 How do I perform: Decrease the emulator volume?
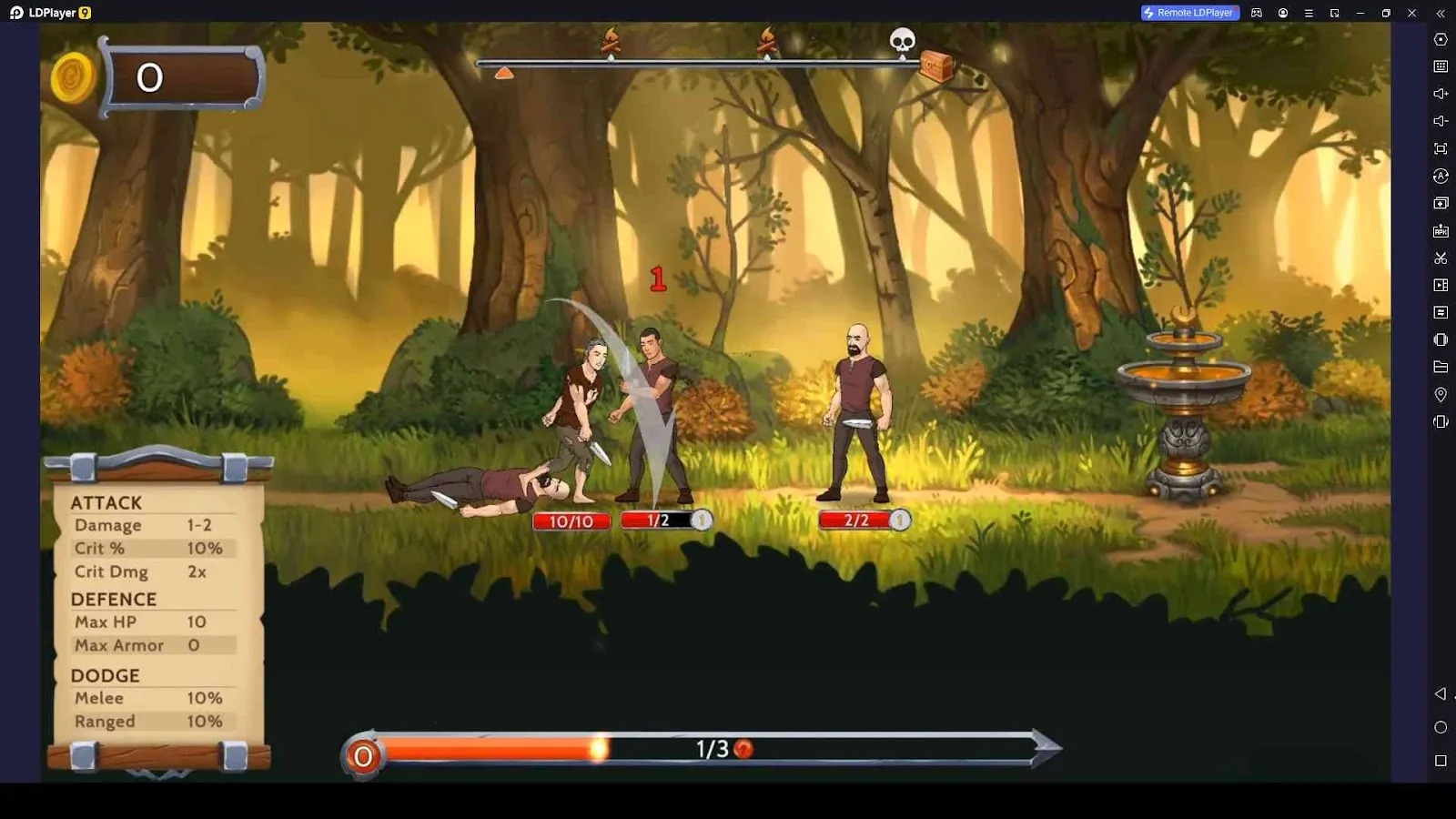click(x=1441, y=120)
